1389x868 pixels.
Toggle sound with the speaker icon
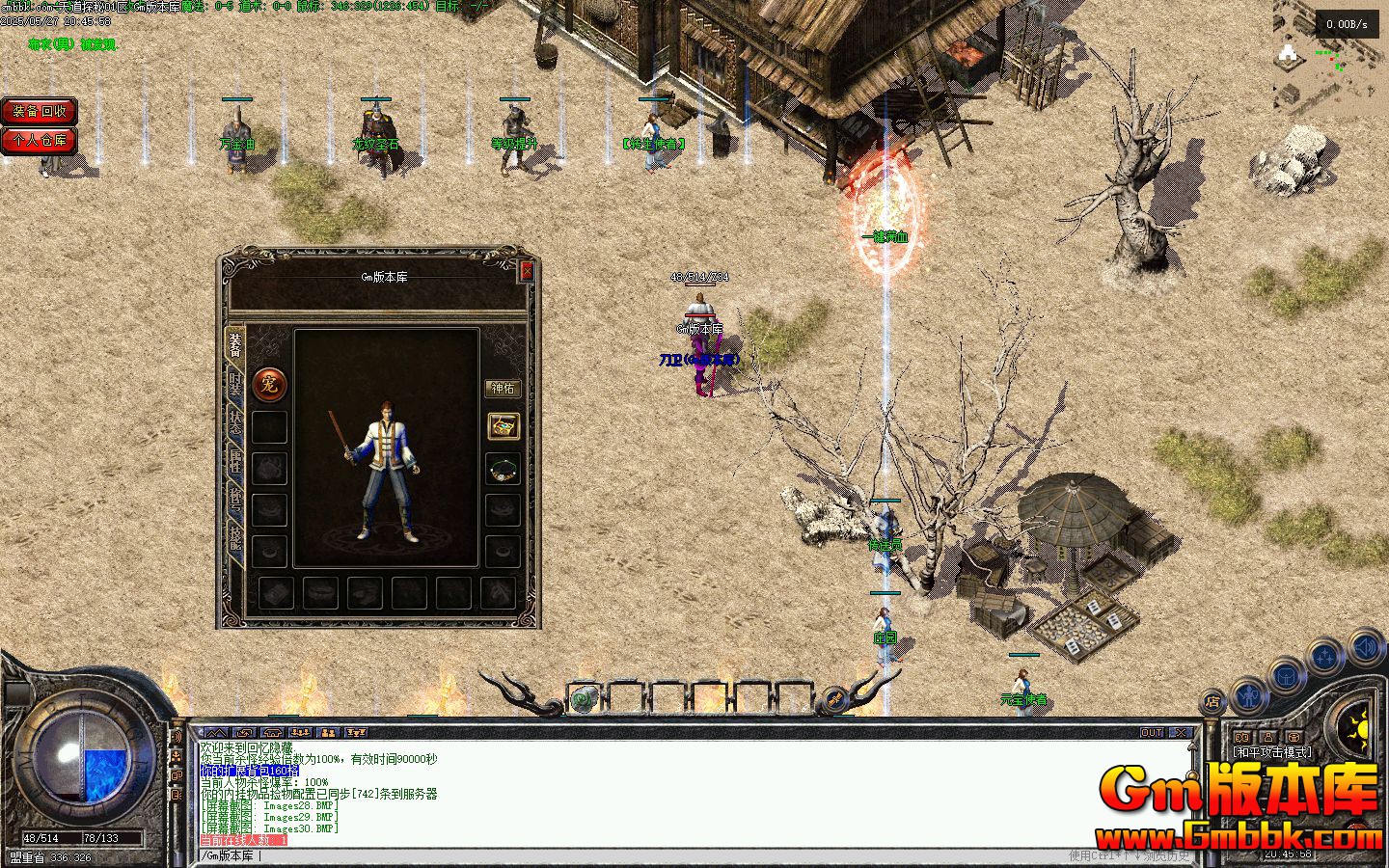tap(1366, 647)
